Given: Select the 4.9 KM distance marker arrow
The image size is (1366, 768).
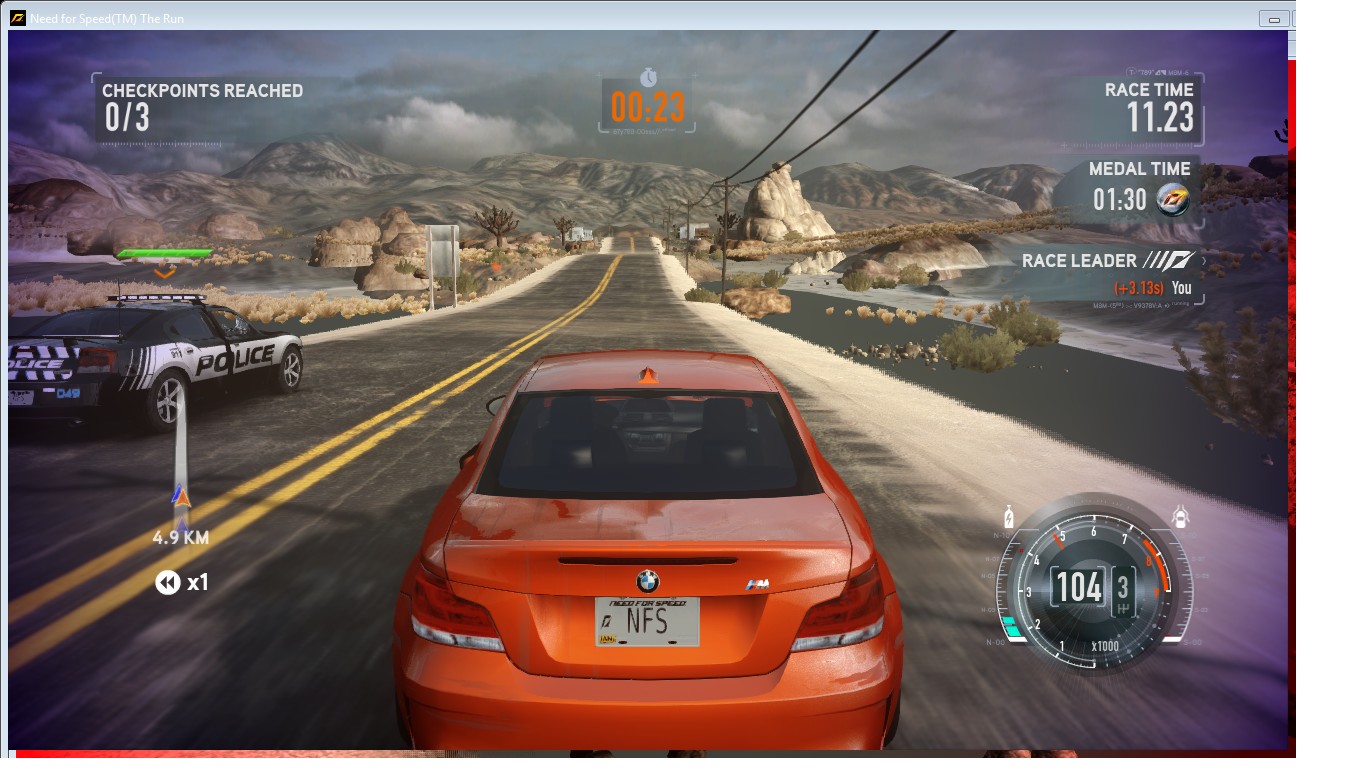Looking at the screenshot, I should (x=180, y=497).
